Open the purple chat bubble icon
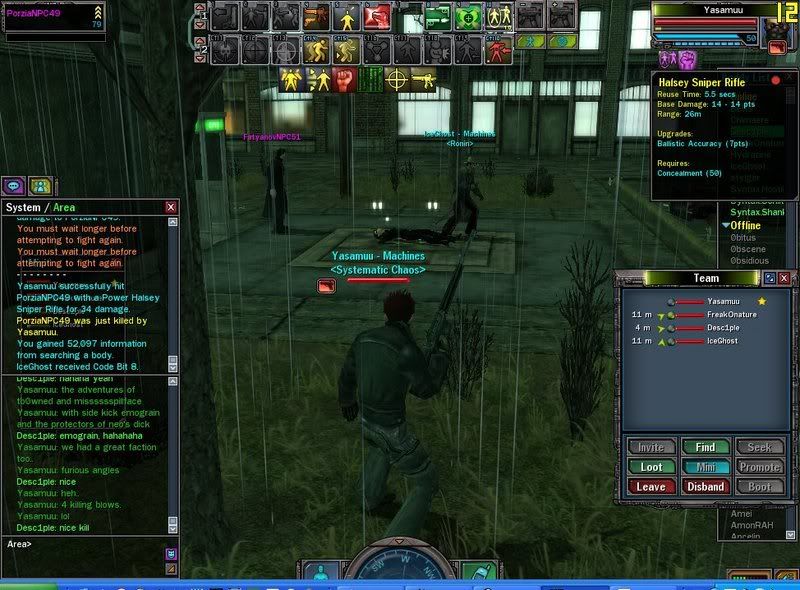 pos(14,185)
